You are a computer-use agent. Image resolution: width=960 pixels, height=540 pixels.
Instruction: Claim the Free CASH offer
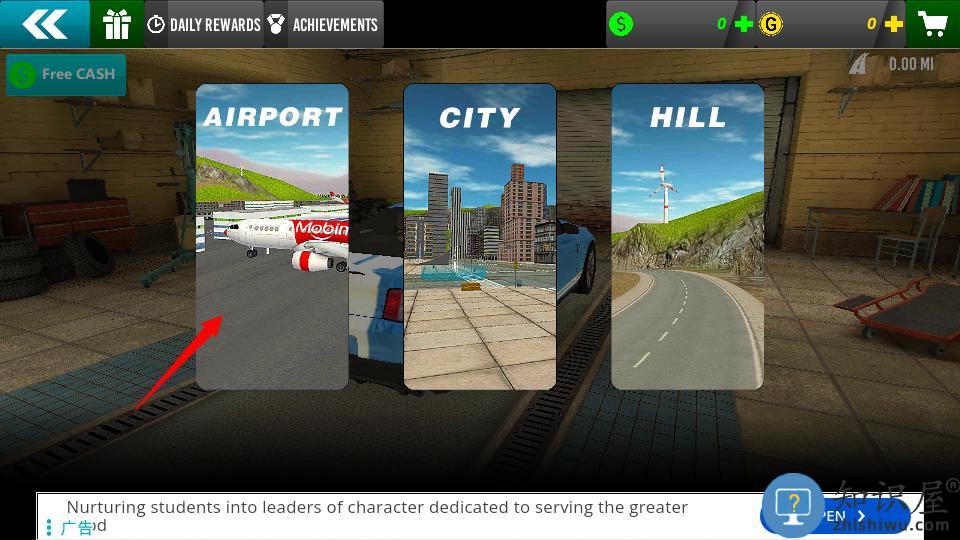pyautogui.click(x=66, y=75)
